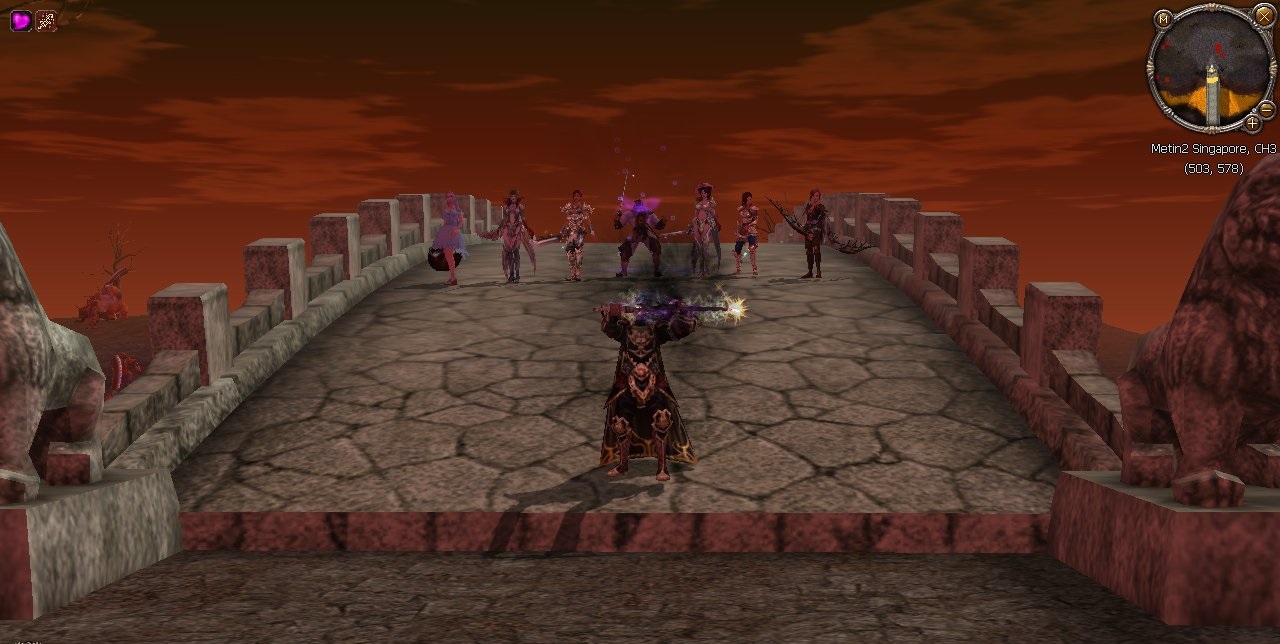Viewport: 1280px width, 644px height.
Task: Click the circular minimap
Action: (x=1211, y=68)
